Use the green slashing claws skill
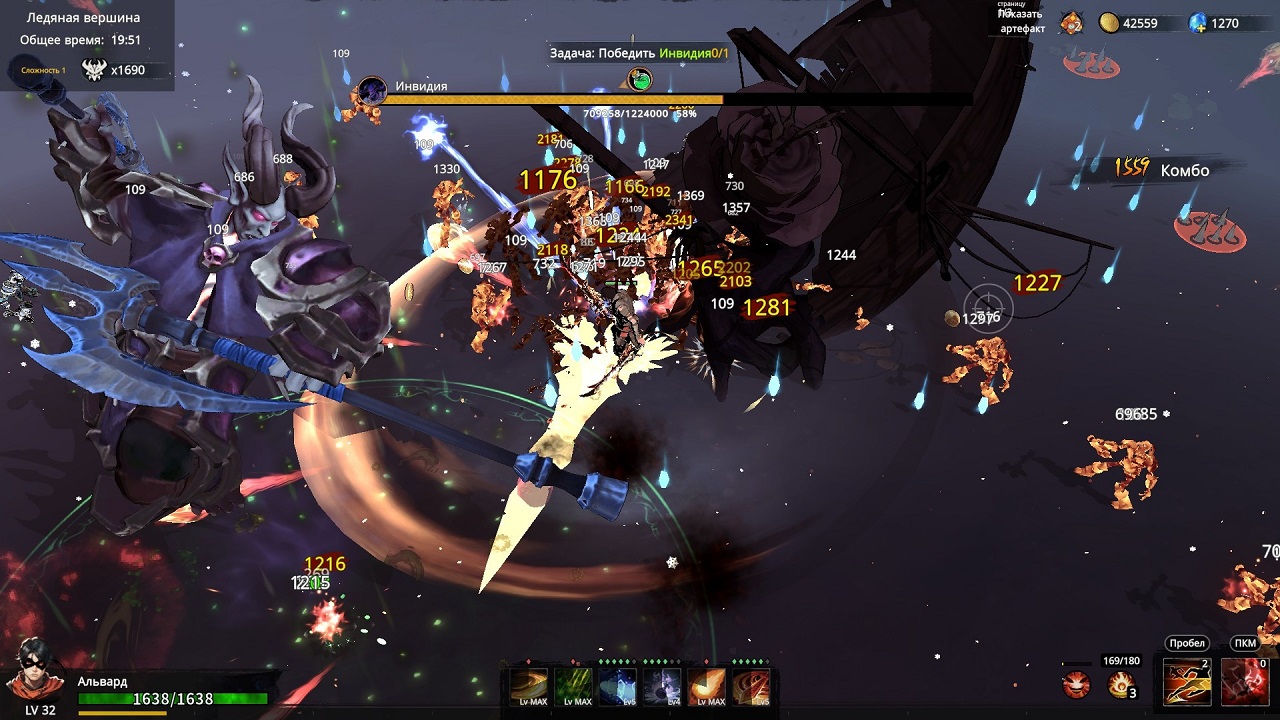This screenshot has height=720, width=1280. pos(573,686)
